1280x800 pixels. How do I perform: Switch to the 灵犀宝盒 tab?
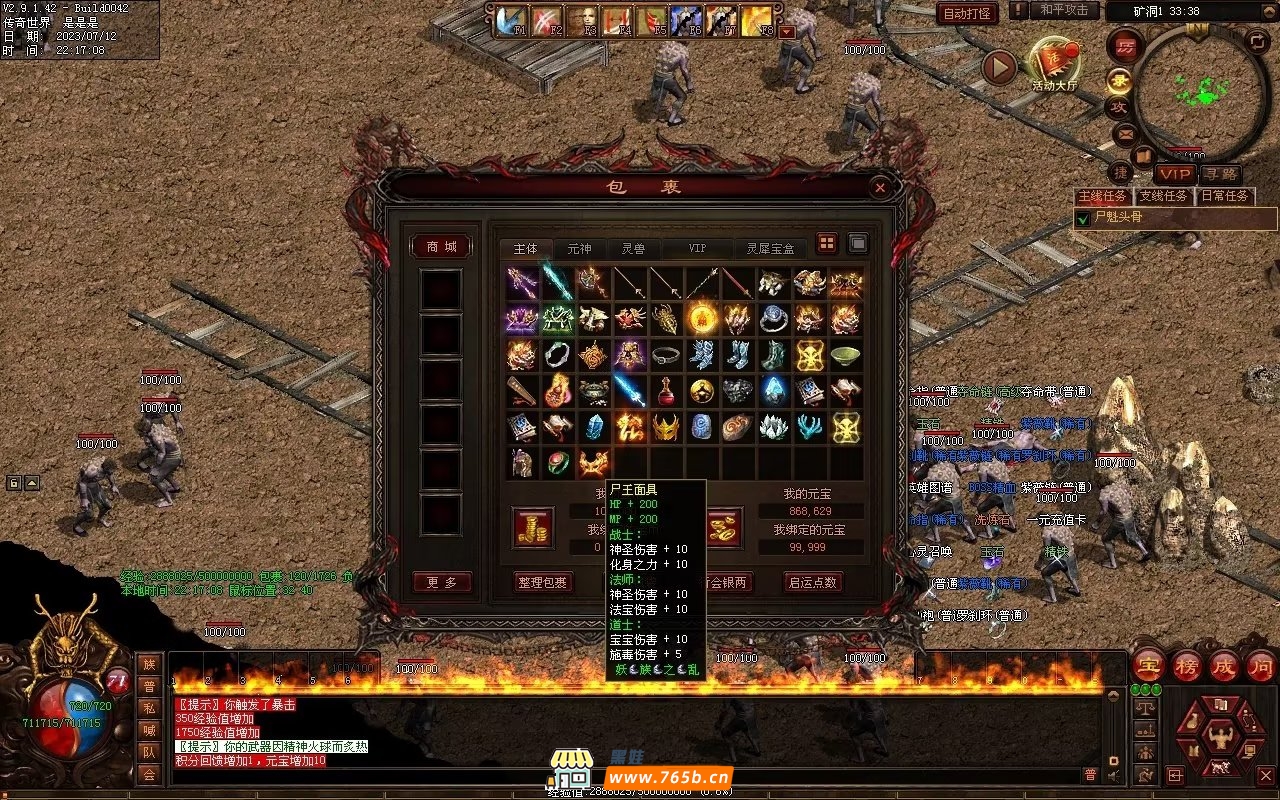770,249
